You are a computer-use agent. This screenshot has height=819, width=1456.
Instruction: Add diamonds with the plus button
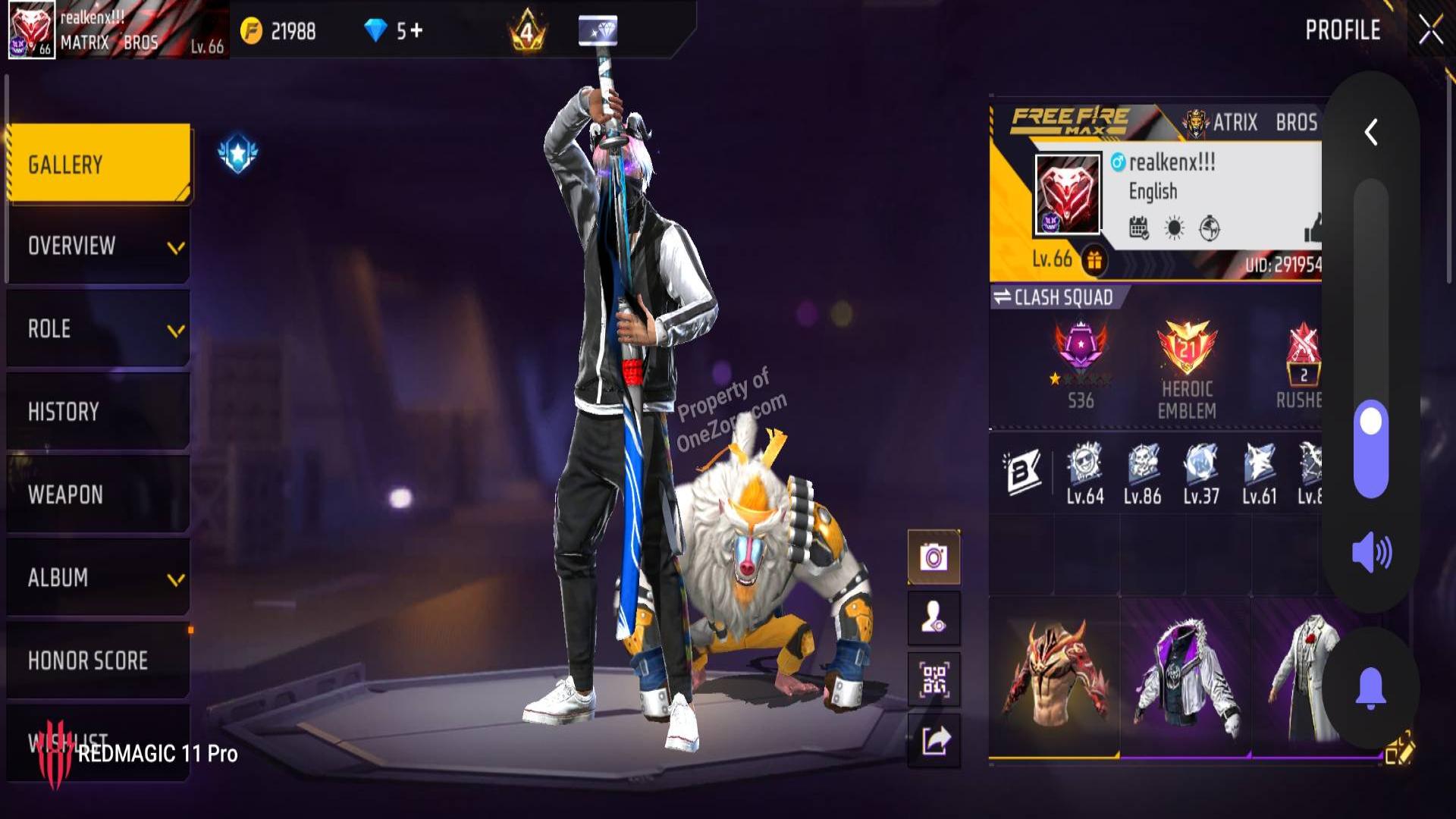point(416,30)
